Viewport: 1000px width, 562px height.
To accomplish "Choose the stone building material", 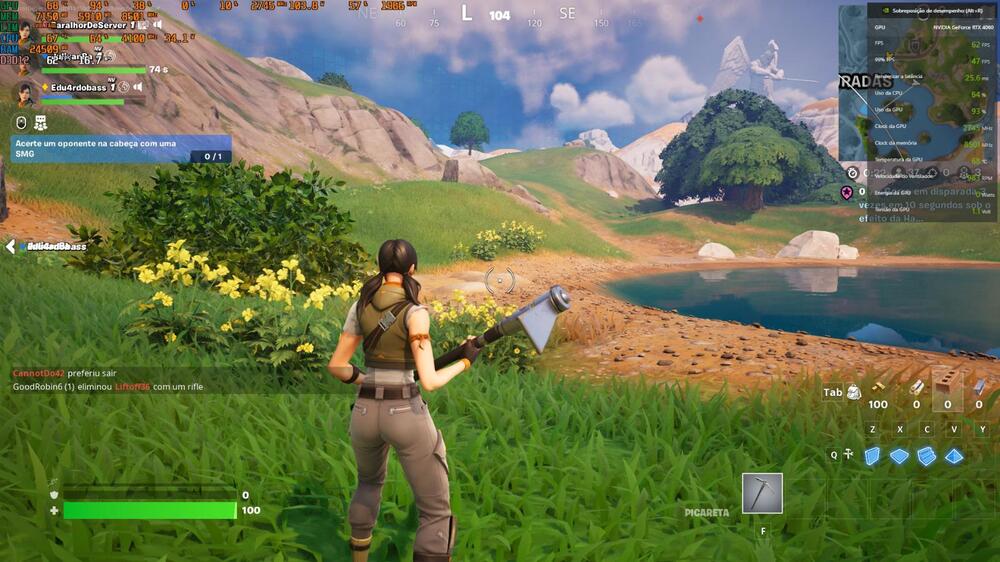I will (916, 387).
